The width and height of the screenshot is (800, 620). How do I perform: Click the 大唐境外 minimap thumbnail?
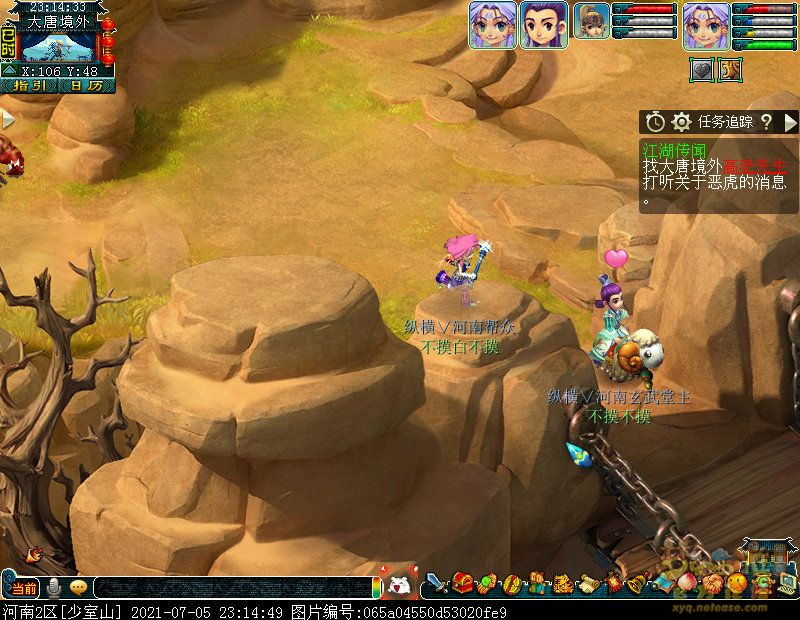coord(58,46)
